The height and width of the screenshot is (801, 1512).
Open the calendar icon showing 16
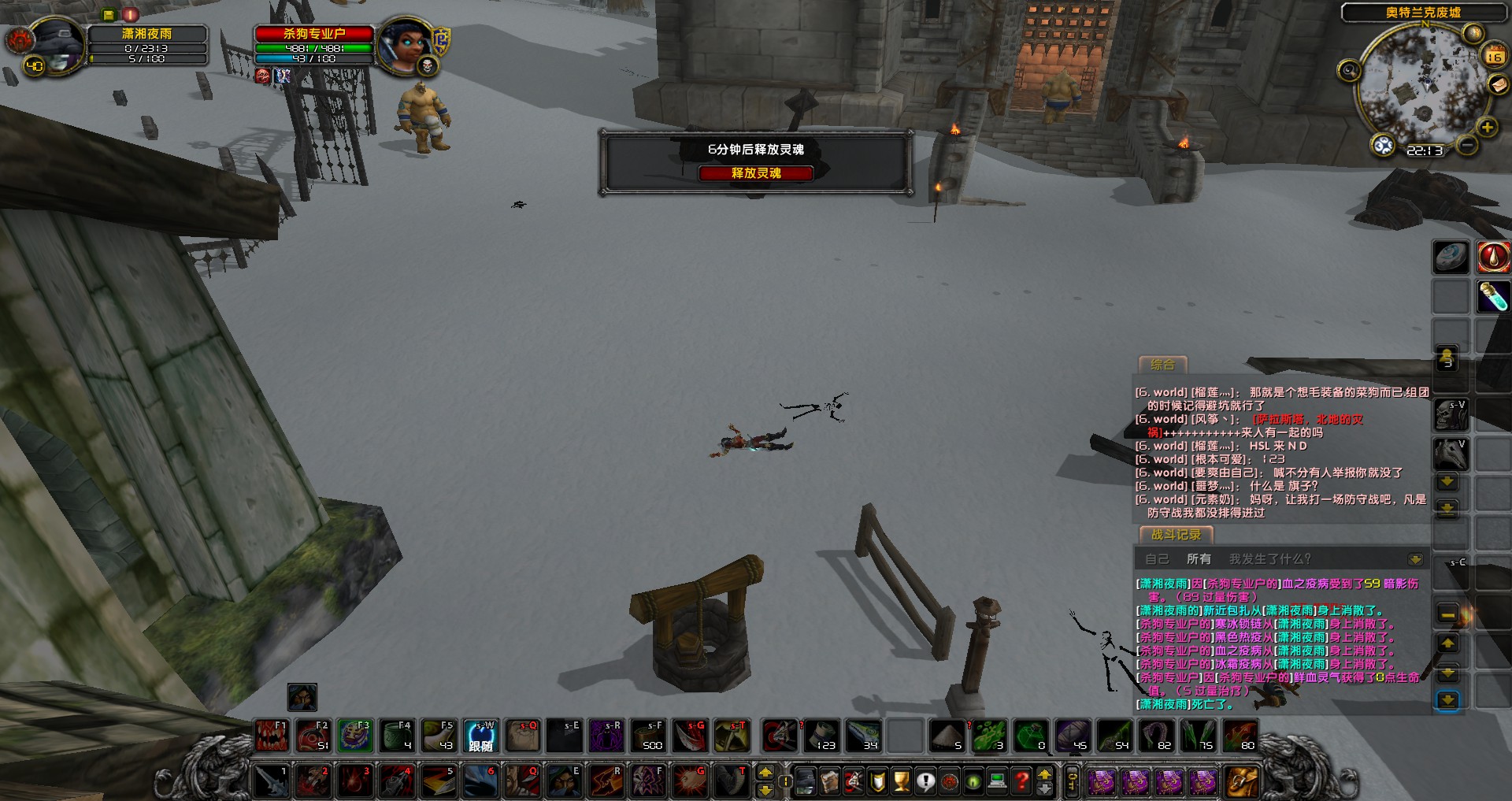tap(1494, 55)
